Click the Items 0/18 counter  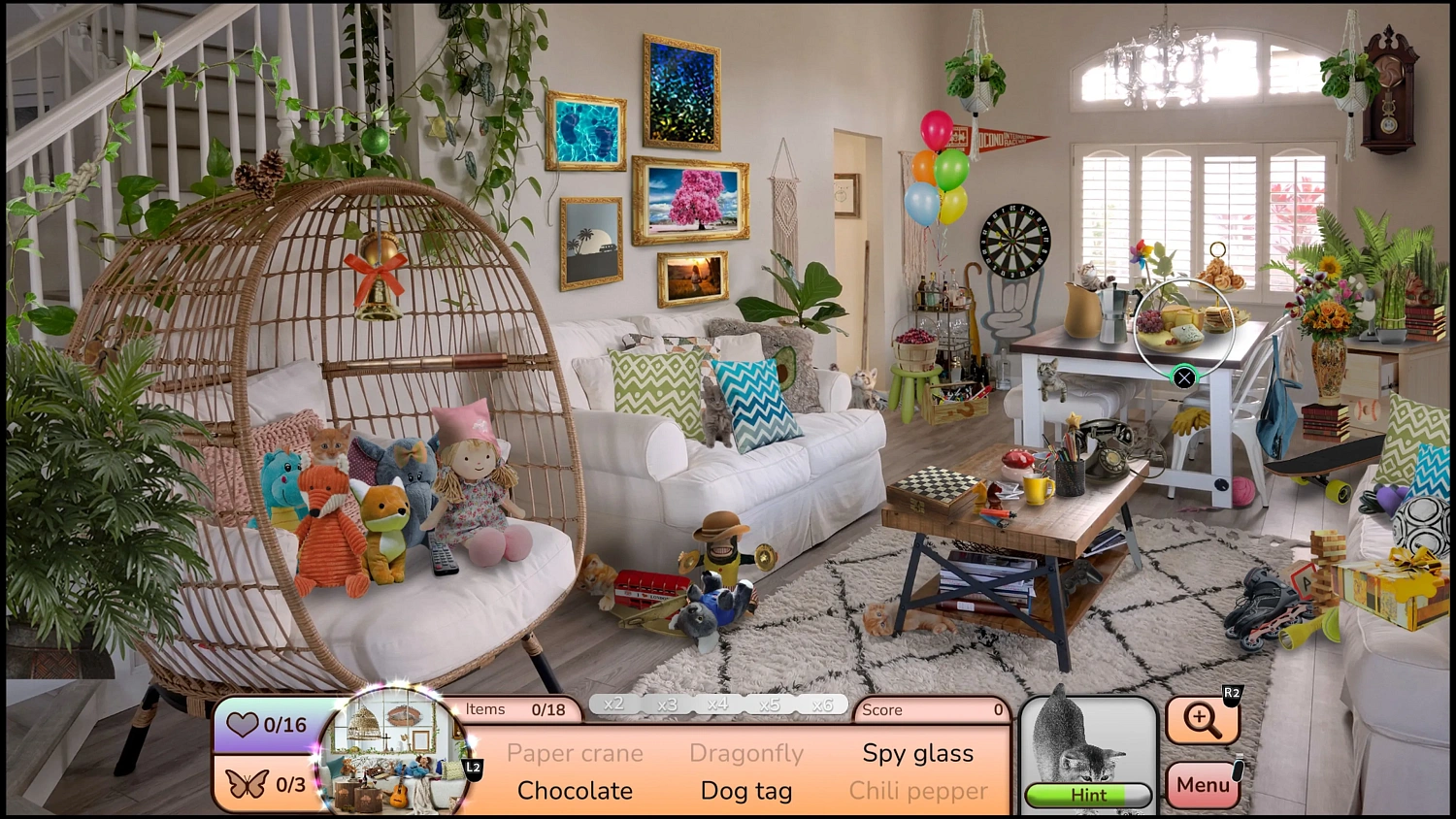(513, 709)
